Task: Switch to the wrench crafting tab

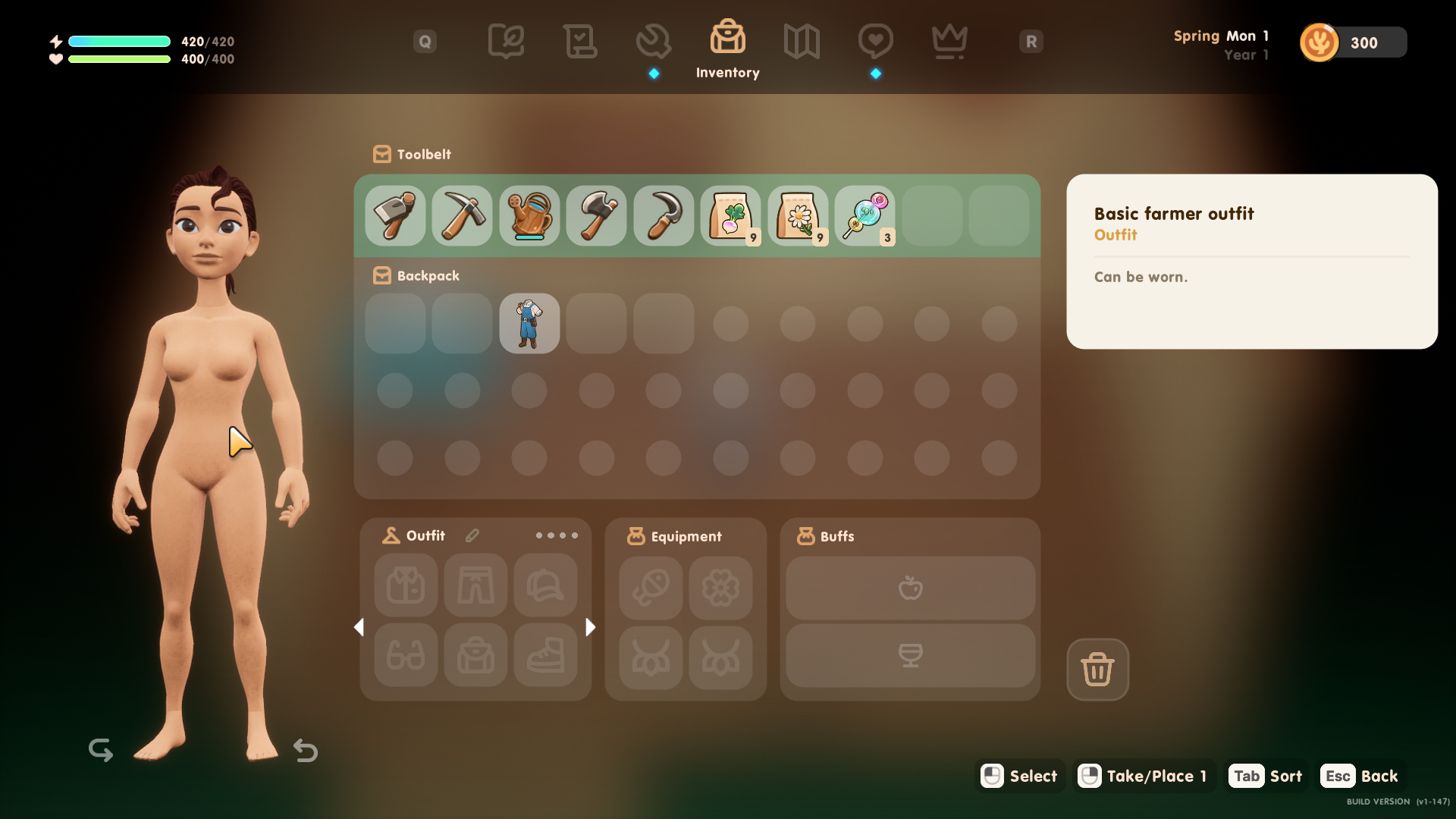Action: [654, 41]
